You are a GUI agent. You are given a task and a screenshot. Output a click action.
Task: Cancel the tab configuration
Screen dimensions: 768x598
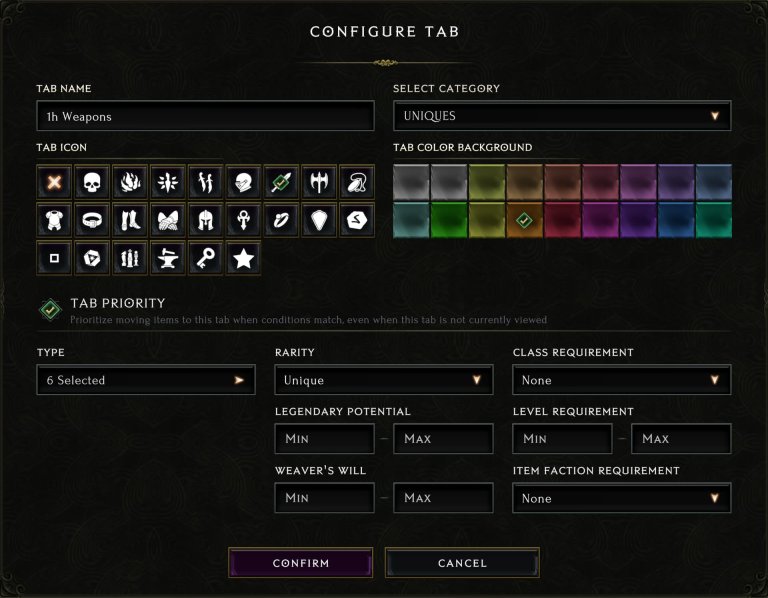pos(462,563)
